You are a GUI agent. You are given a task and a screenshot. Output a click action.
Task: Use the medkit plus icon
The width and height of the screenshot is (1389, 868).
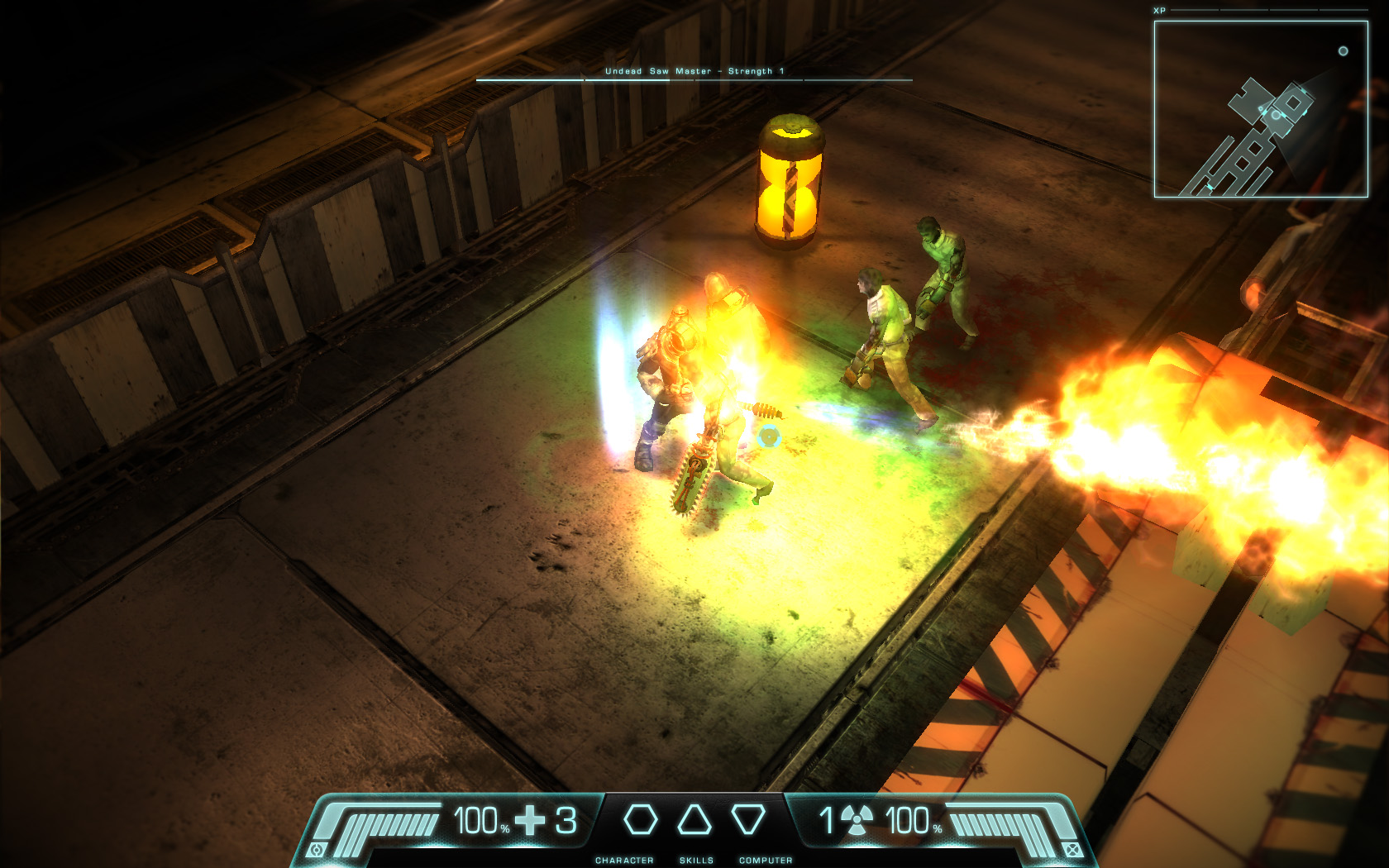click(x=530, y=820)
